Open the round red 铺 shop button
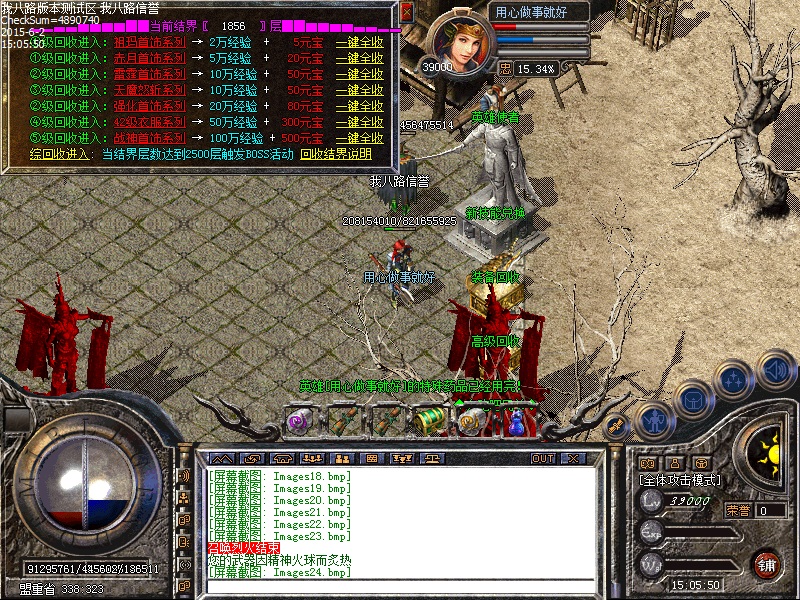800x600 pixels. point(767,564)
